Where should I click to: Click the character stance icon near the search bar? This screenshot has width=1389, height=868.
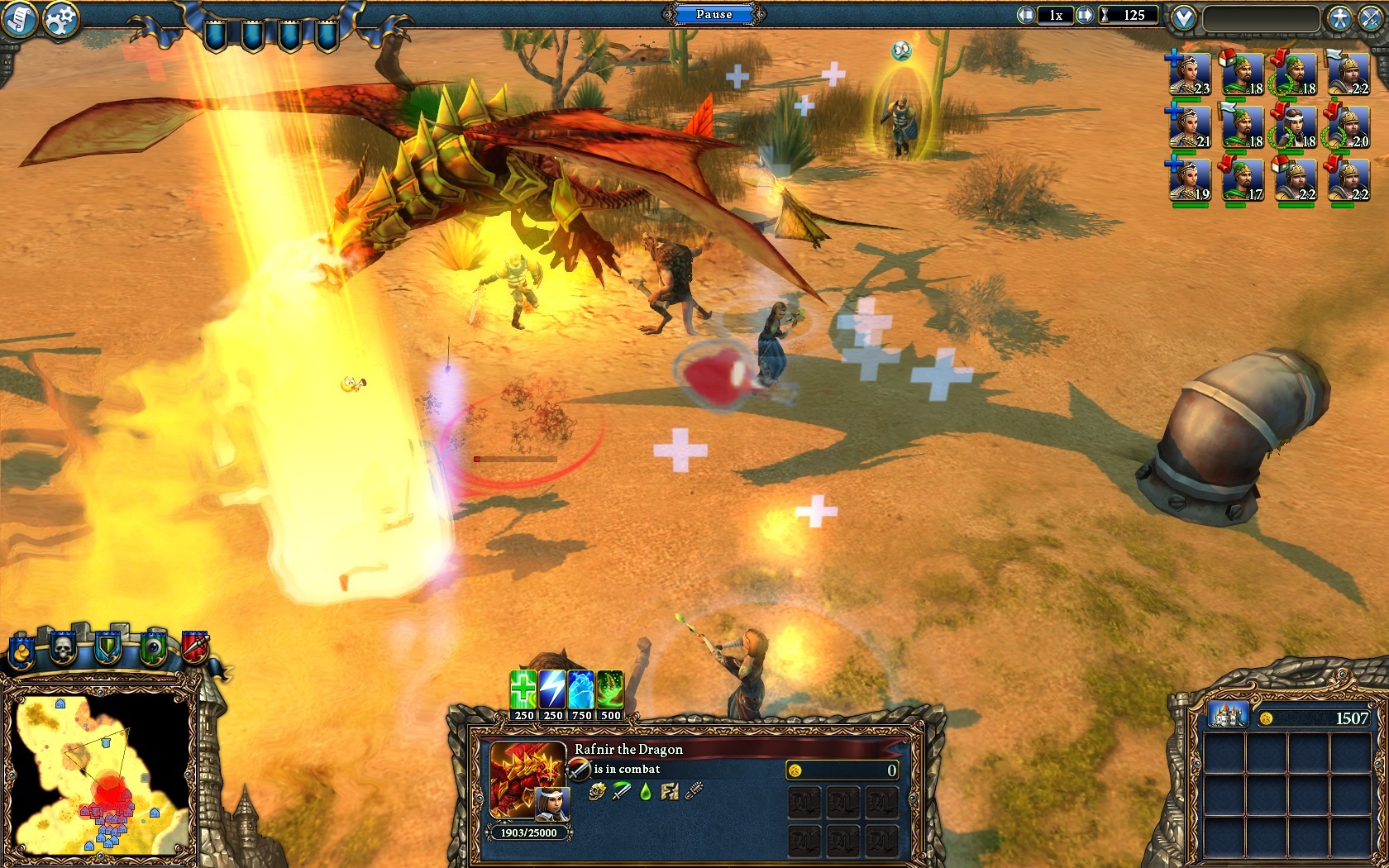1340,16
